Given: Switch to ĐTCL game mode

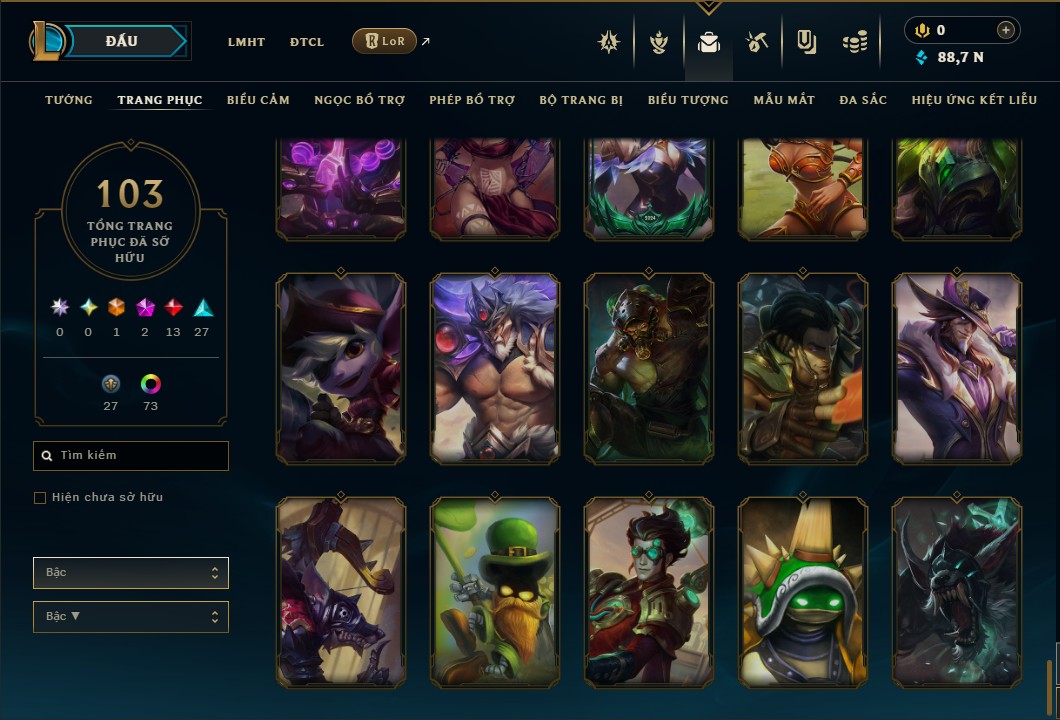Looking at the screenshot, I should (307, 42).
